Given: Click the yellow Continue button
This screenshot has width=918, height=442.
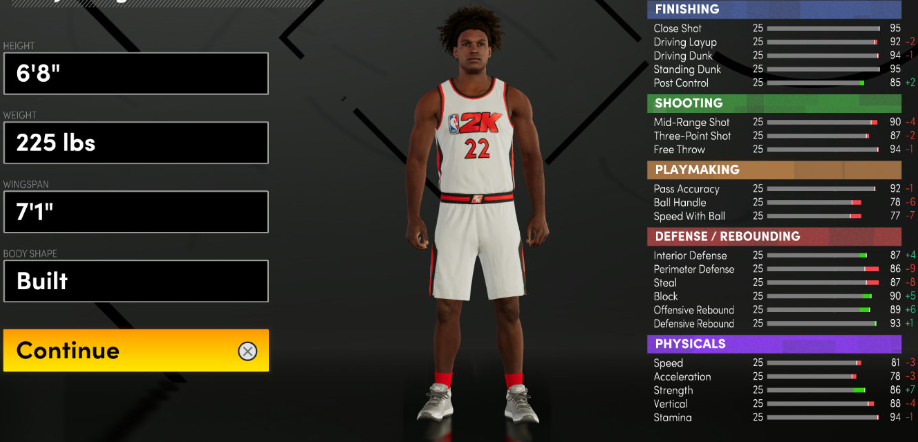Looking at the screenshot, I should [135, 351].
